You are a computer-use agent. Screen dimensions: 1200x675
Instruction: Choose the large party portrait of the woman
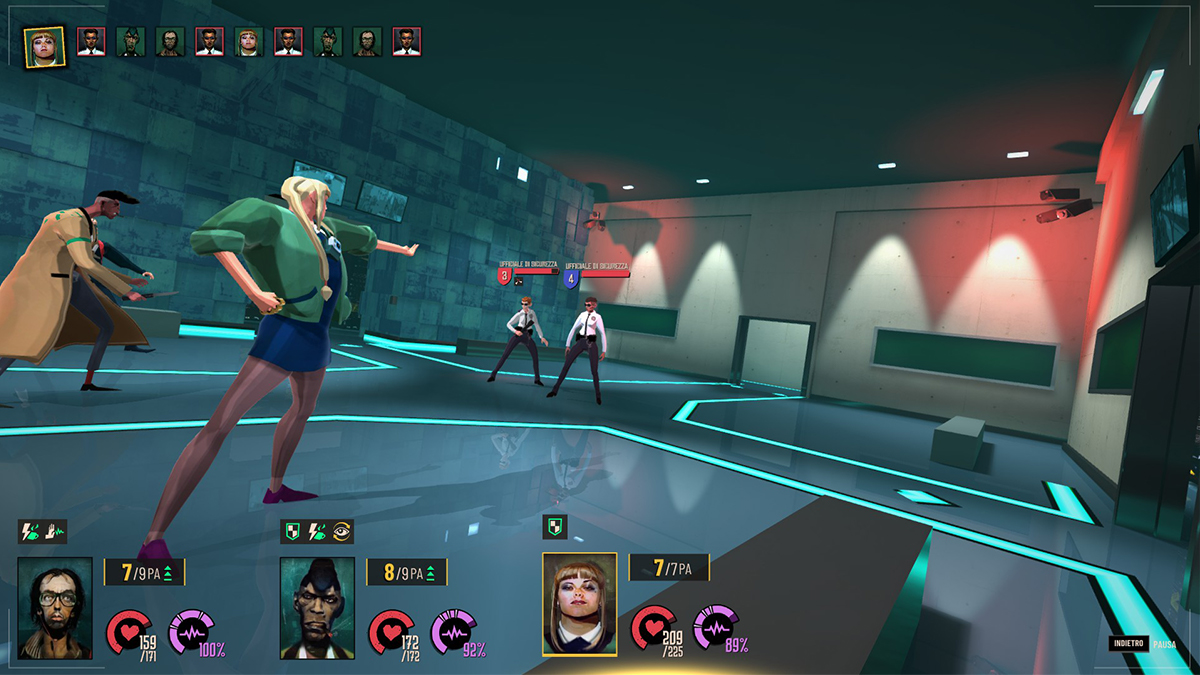(580, 603)
